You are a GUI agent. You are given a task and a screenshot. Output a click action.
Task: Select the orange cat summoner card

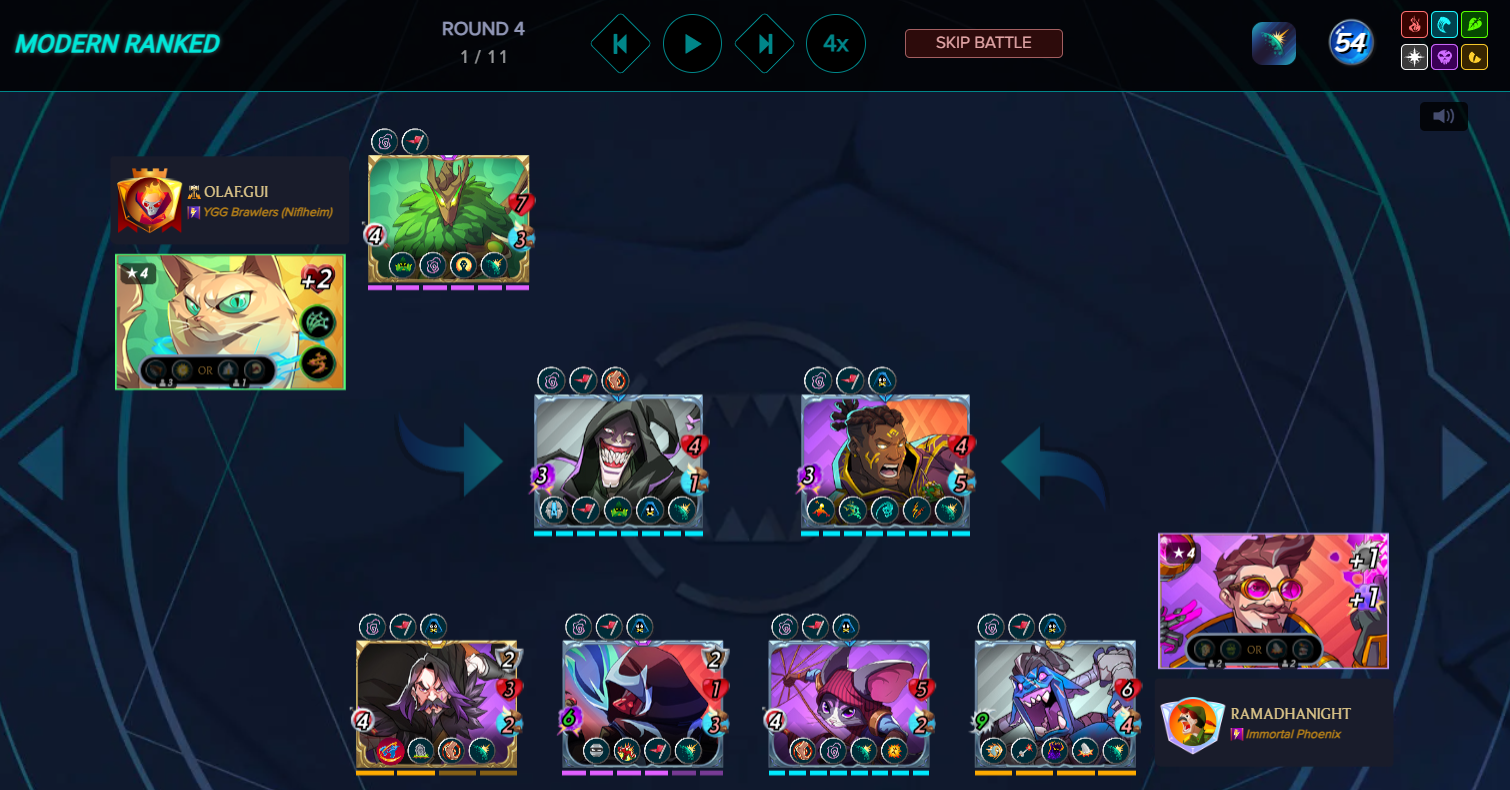pos(230,321)
